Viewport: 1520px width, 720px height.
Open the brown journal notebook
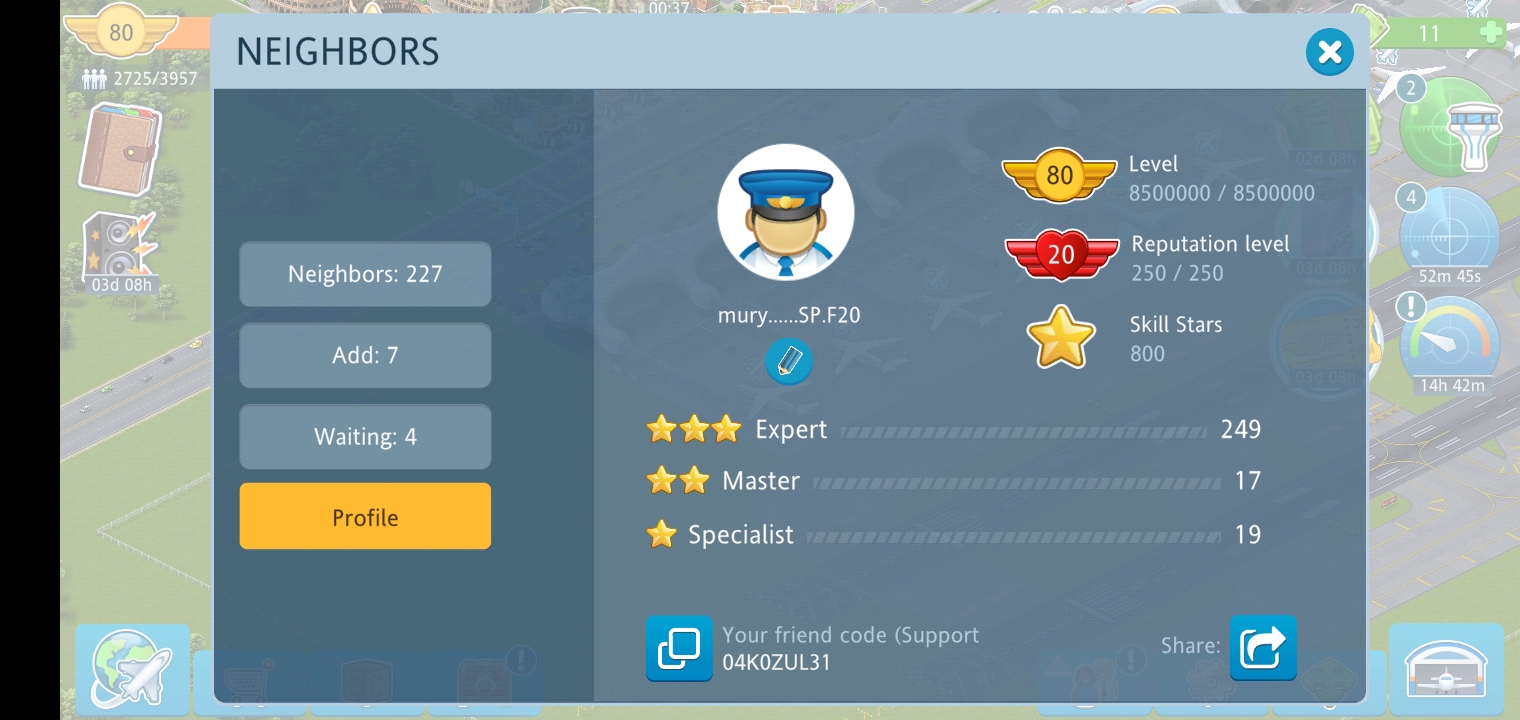click(x=119, y=148)
